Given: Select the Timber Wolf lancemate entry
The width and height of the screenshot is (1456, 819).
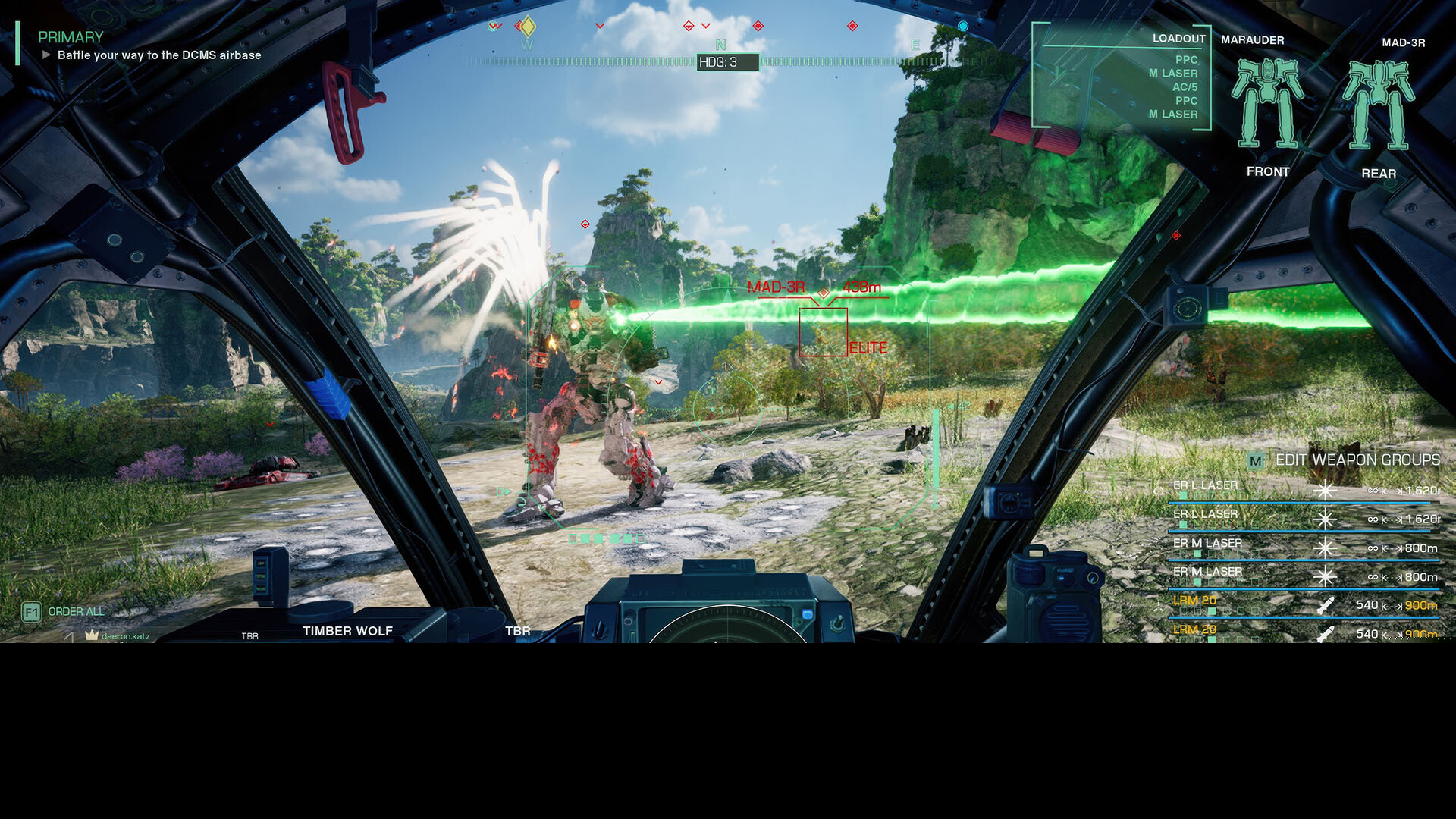Looking at the screenshot, I should (347, 631).
